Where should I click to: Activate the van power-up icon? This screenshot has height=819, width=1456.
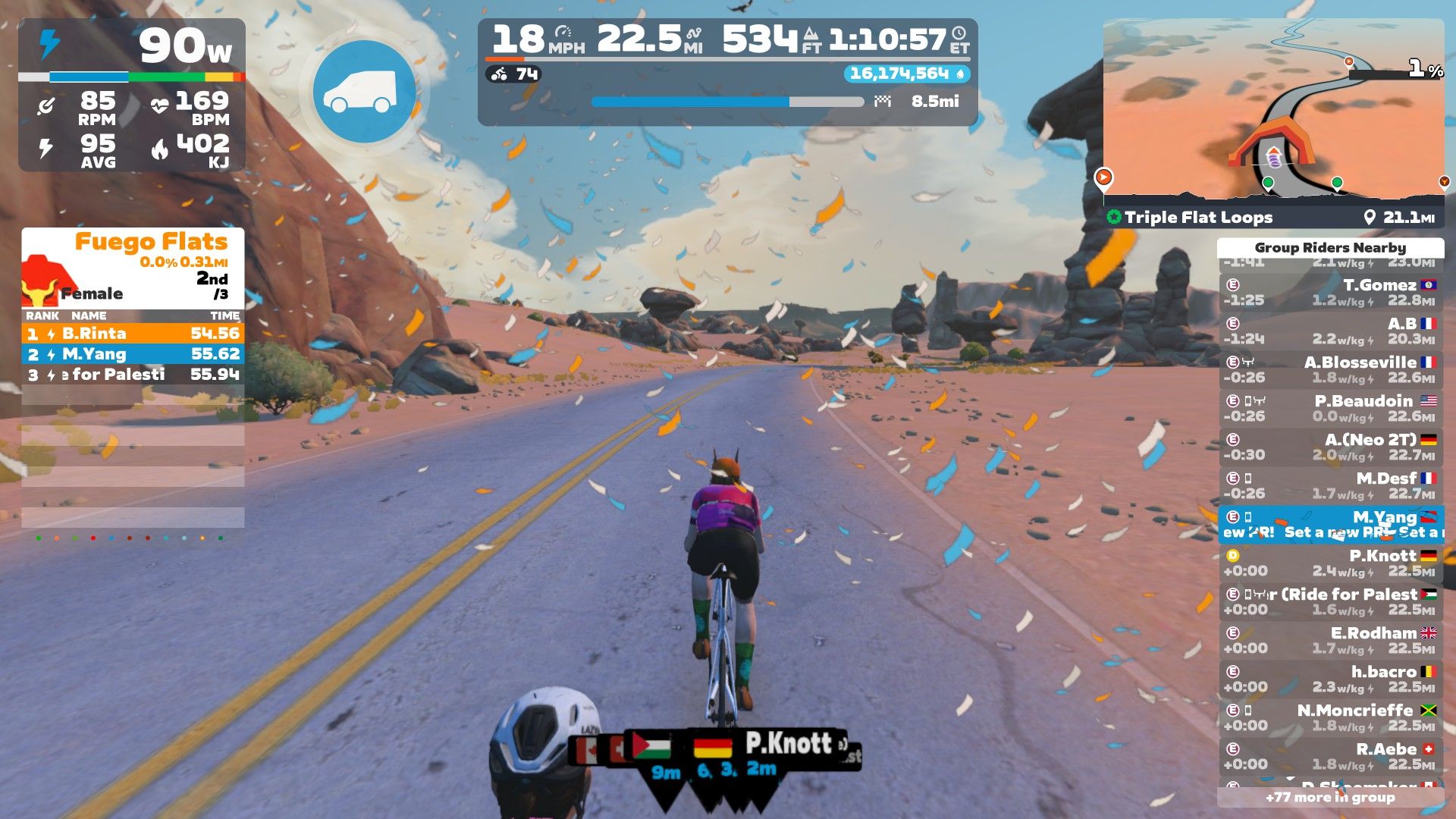coord(364,92)
